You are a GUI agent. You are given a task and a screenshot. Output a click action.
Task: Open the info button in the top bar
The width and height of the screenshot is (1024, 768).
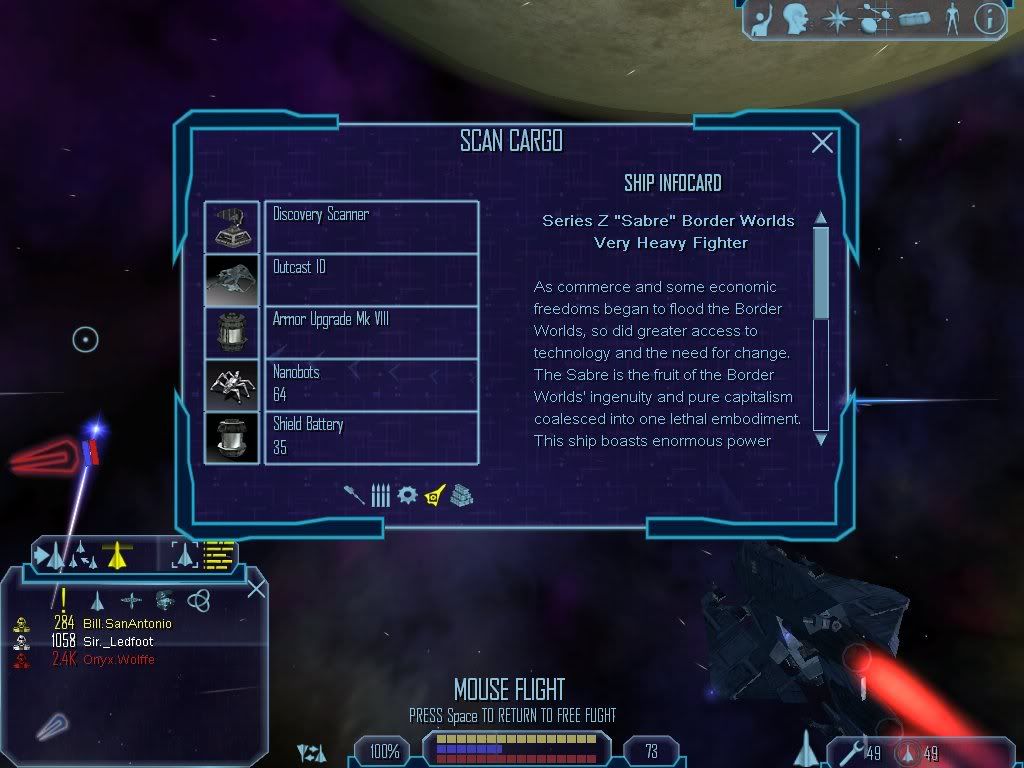(x=988, y=18)
